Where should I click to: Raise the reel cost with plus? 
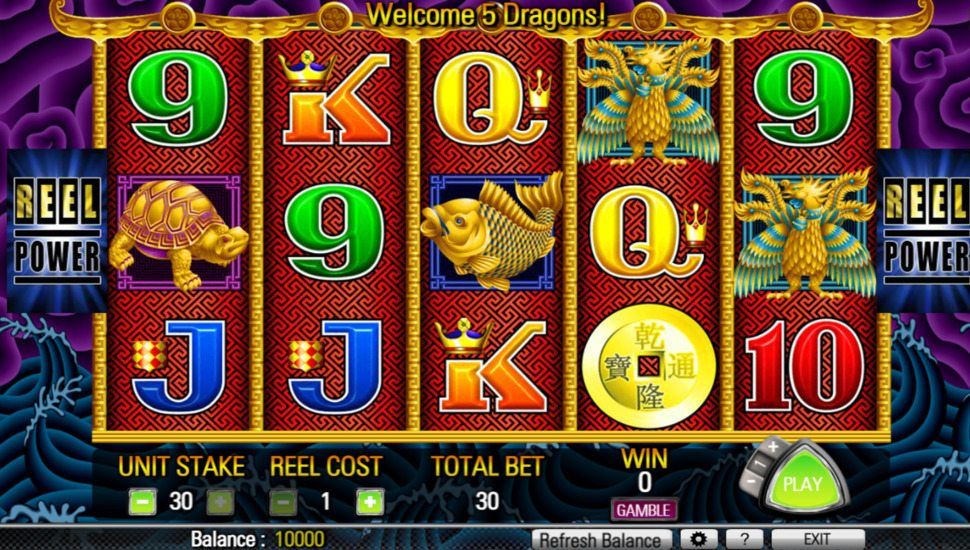[x=370, y=502]
